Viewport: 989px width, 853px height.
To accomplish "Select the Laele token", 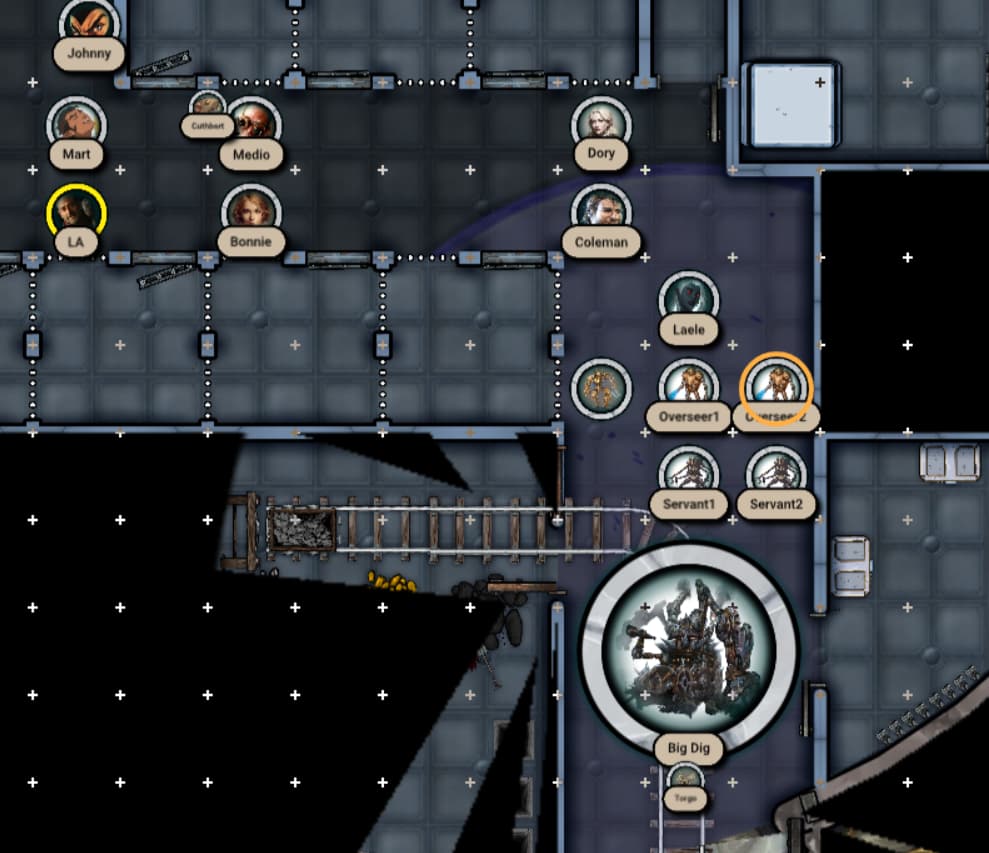I will point(689,299).
